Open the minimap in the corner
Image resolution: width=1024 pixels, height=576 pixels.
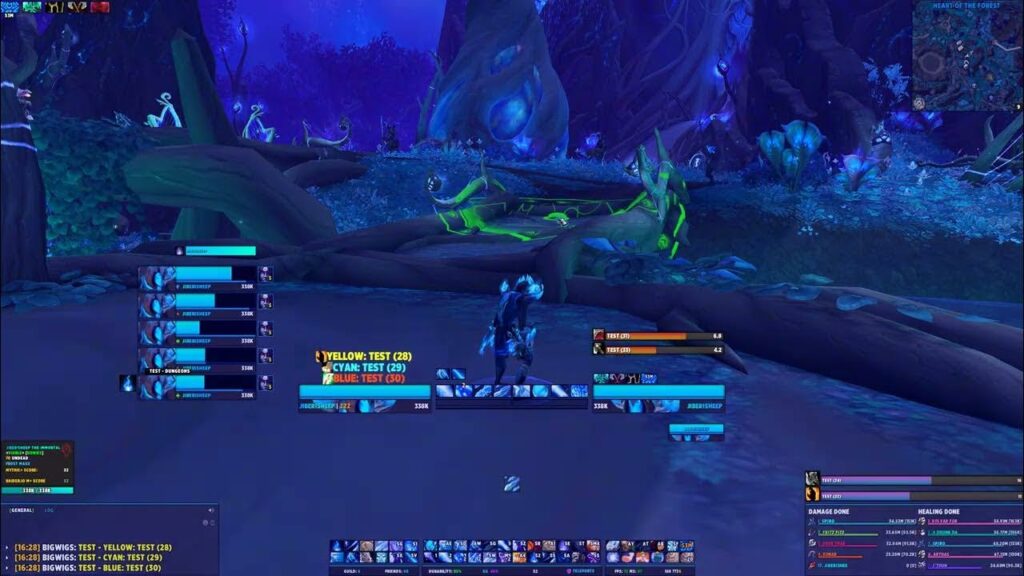(967, 56)
